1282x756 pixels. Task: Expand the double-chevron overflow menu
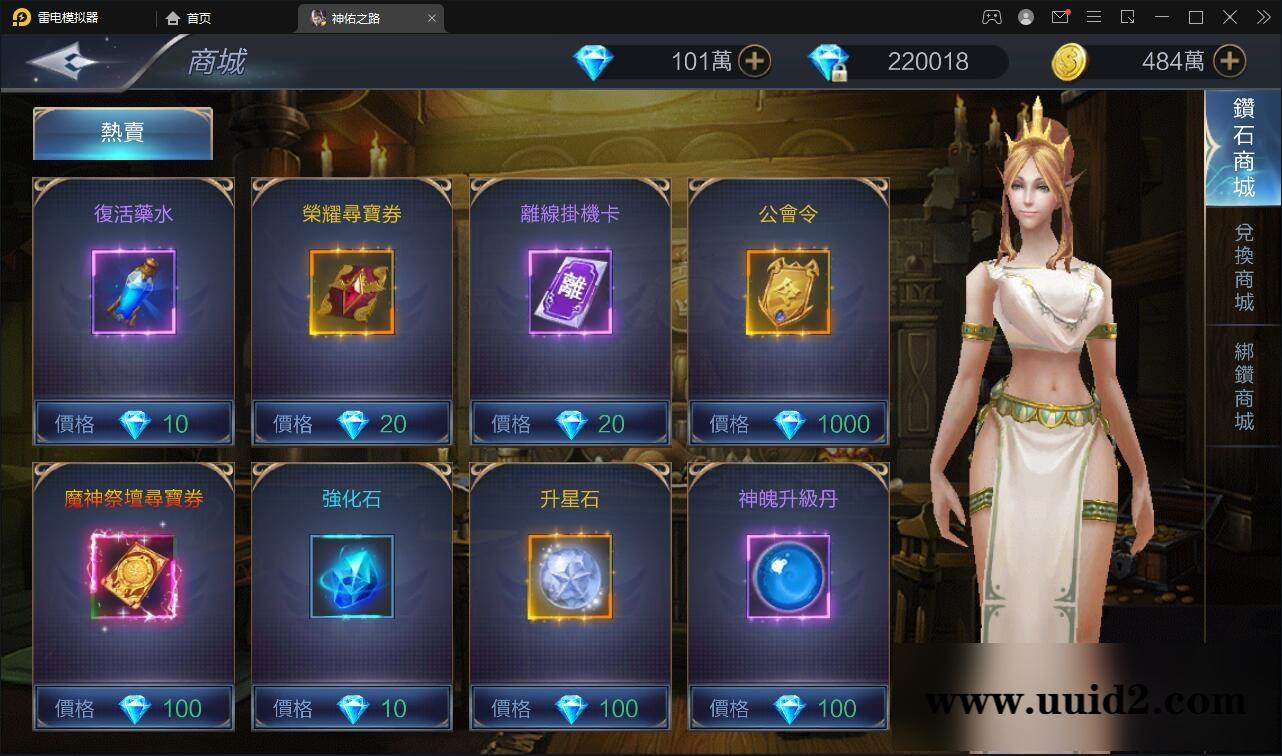click(x=1263, y=17)
